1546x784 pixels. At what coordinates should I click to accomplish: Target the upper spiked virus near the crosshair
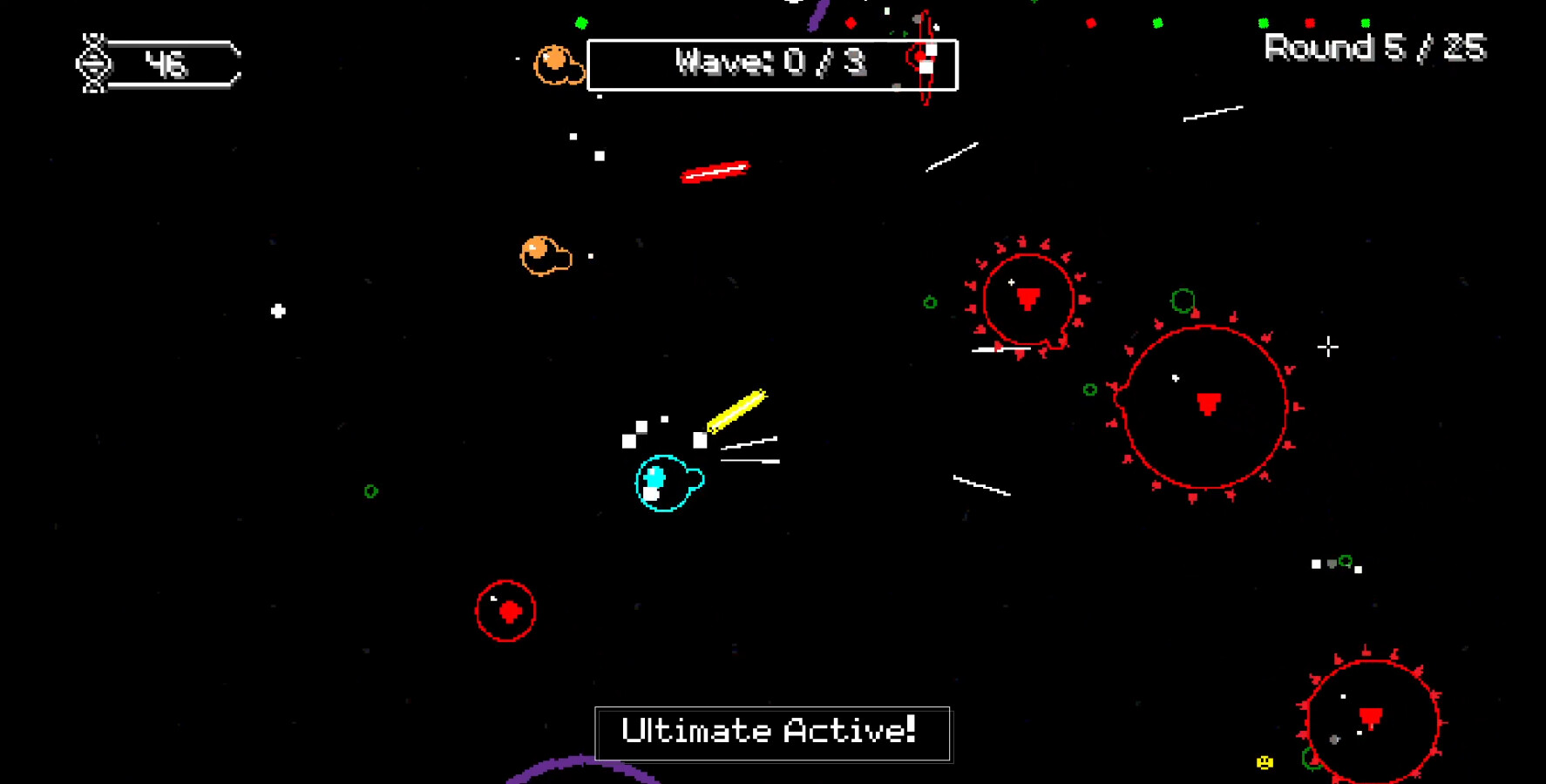point(1028,298)
